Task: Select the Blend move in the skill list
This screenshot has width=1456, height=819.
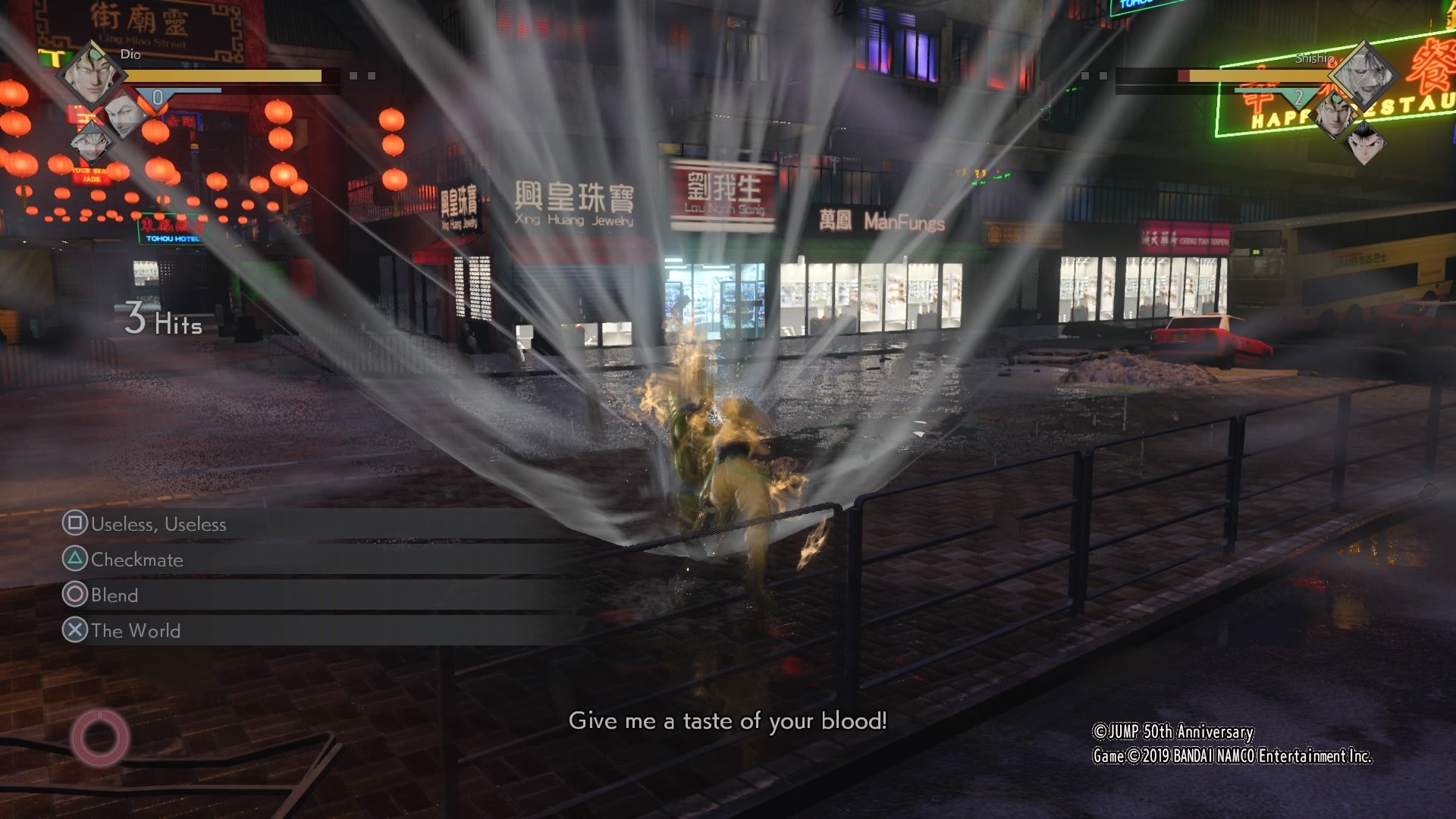Action: tap(115, 595)
